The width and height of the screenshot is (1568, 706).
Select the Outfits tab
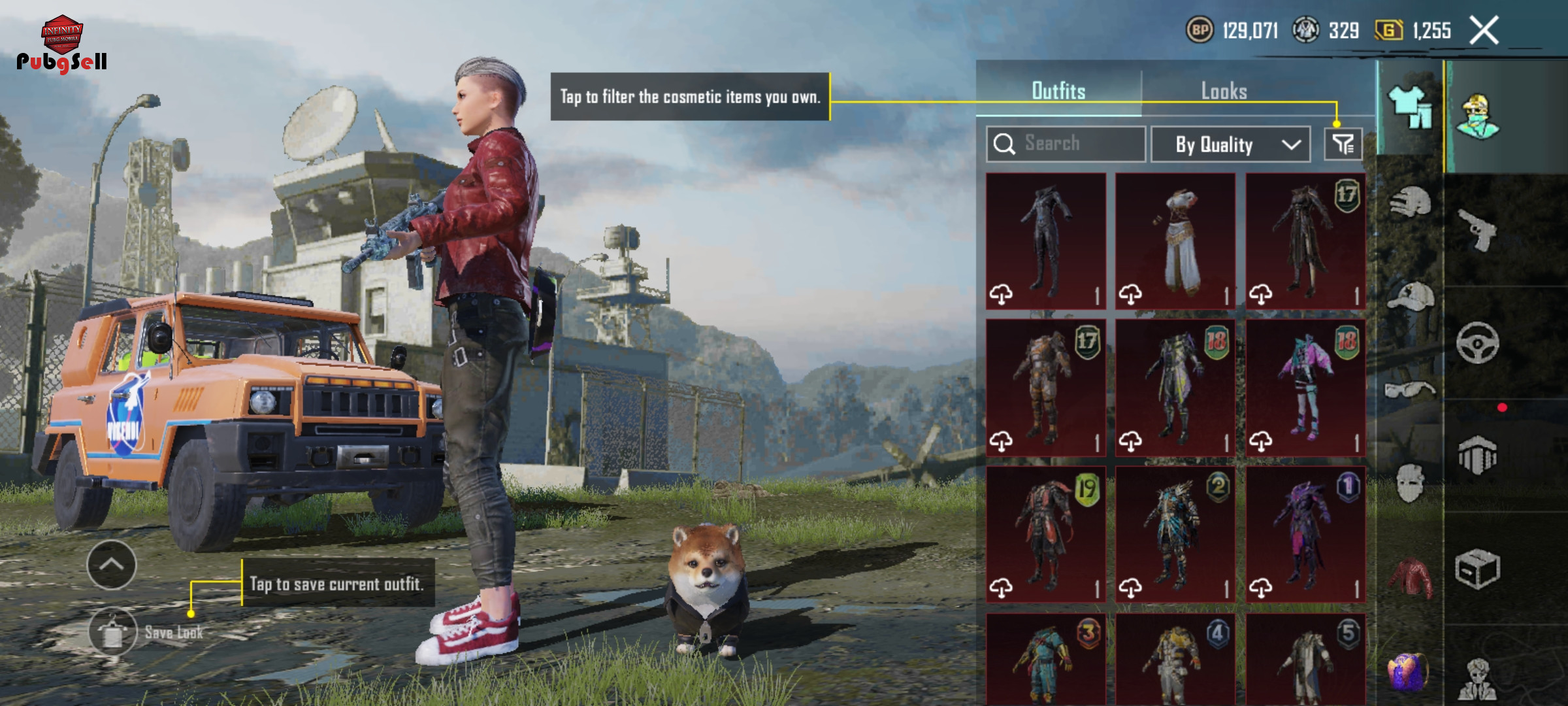click(1058, 91)
